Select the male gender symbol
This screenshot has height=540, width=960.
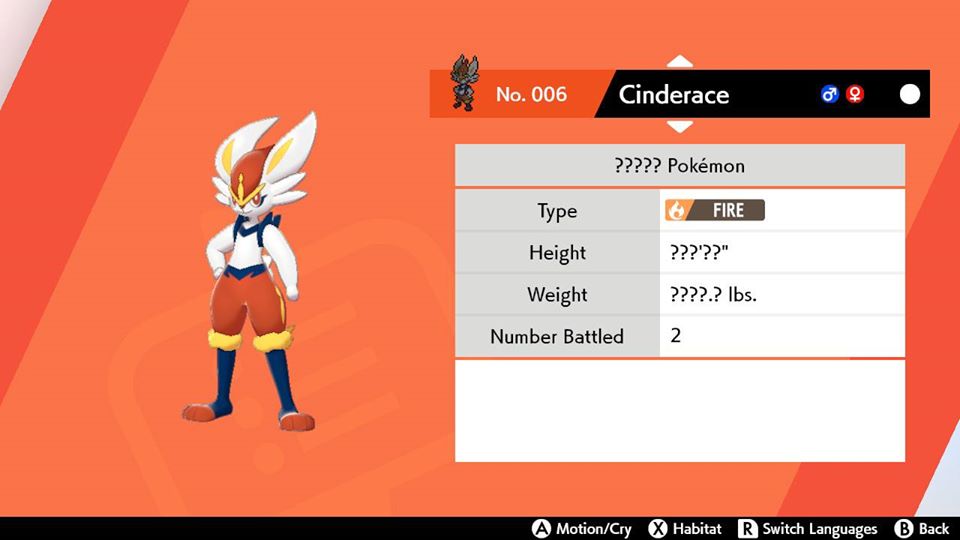click(x=829, y=95)
